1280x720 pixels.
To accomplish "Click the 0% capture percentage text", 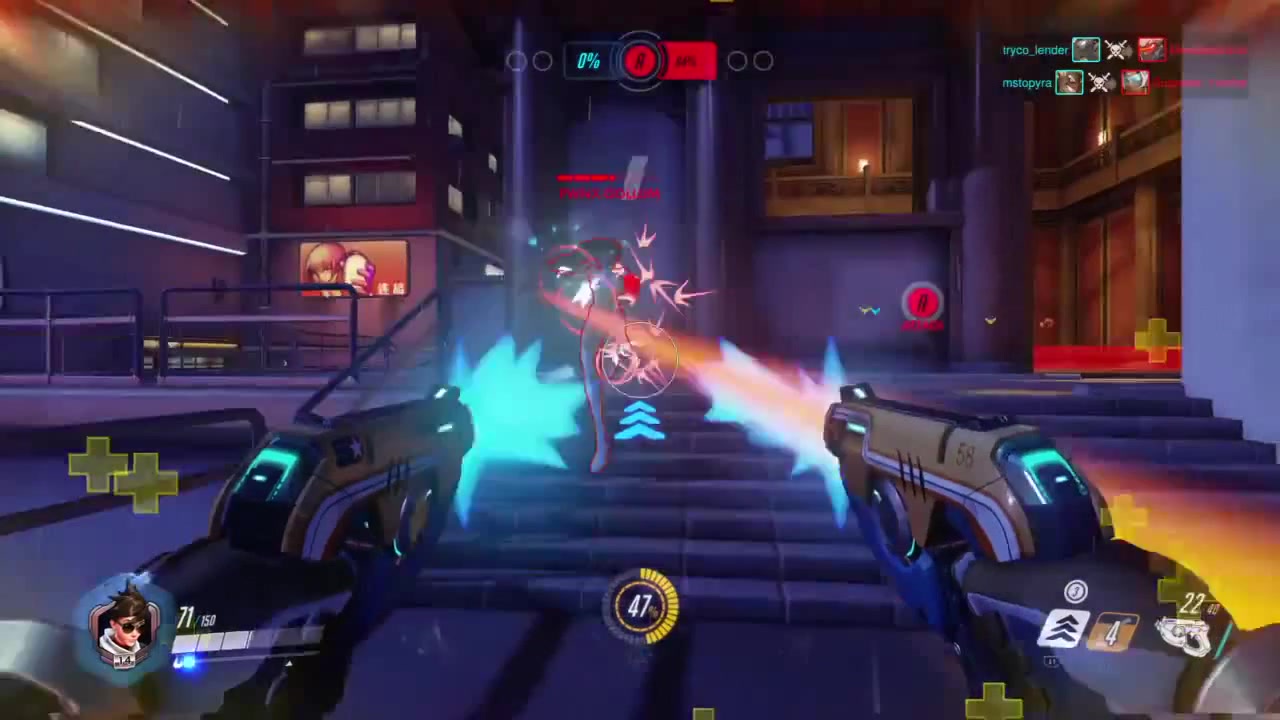I will tap(589, 61).
